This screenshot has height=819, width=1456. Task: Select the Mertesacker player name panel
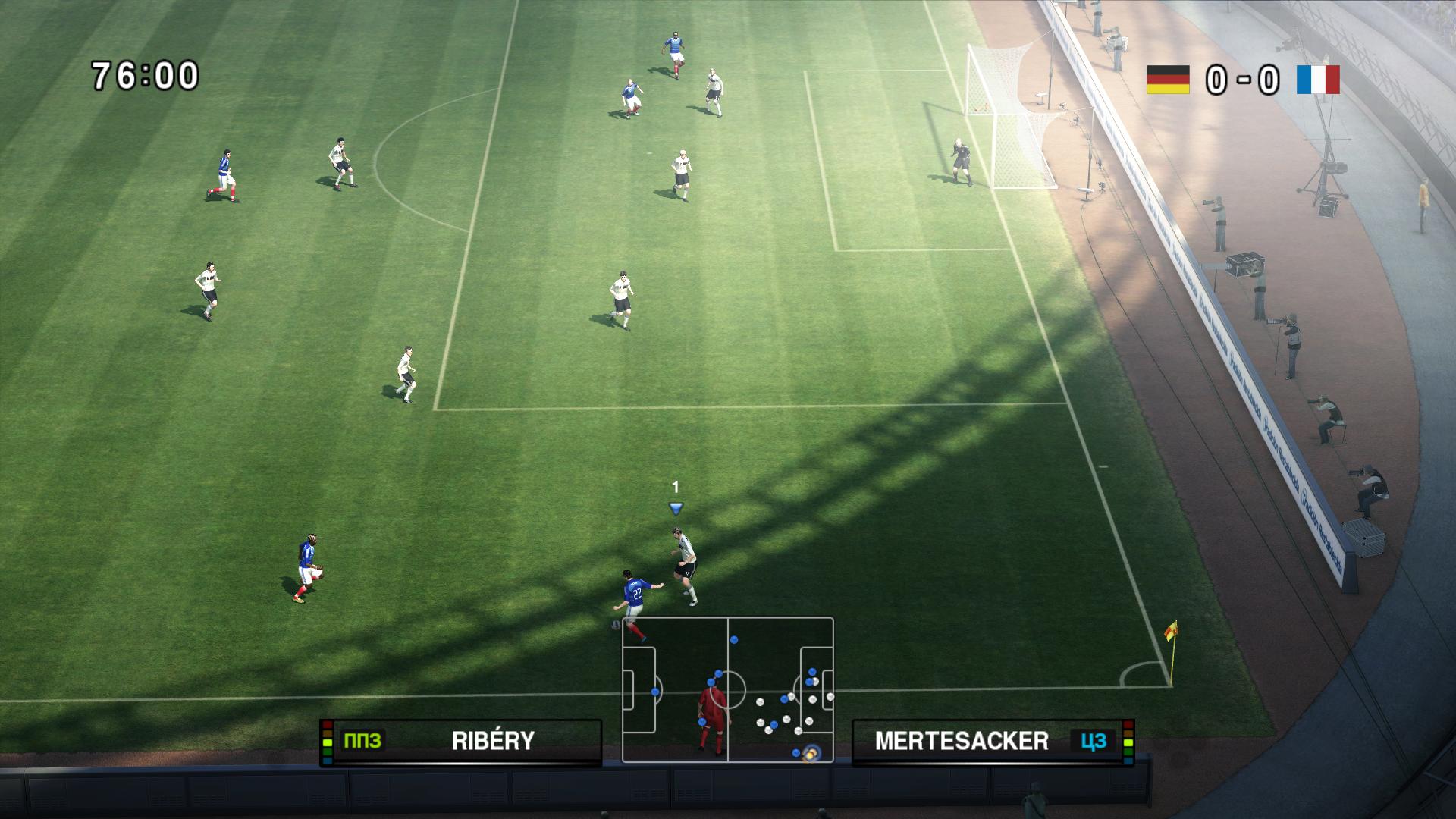click(x=993, y=741)
